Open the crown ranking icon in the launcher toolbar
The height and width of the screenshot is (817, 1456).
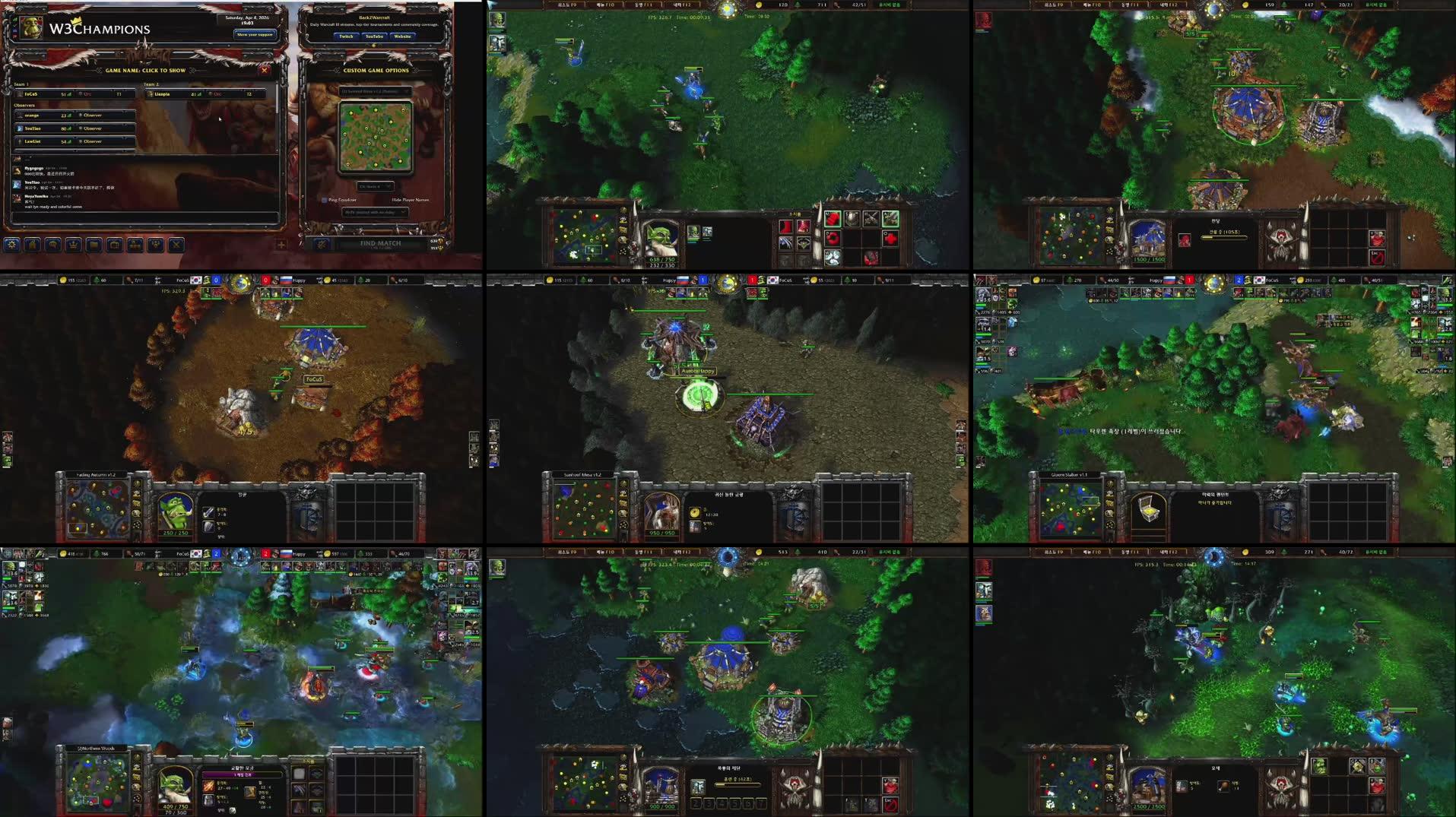coord(72,245)
